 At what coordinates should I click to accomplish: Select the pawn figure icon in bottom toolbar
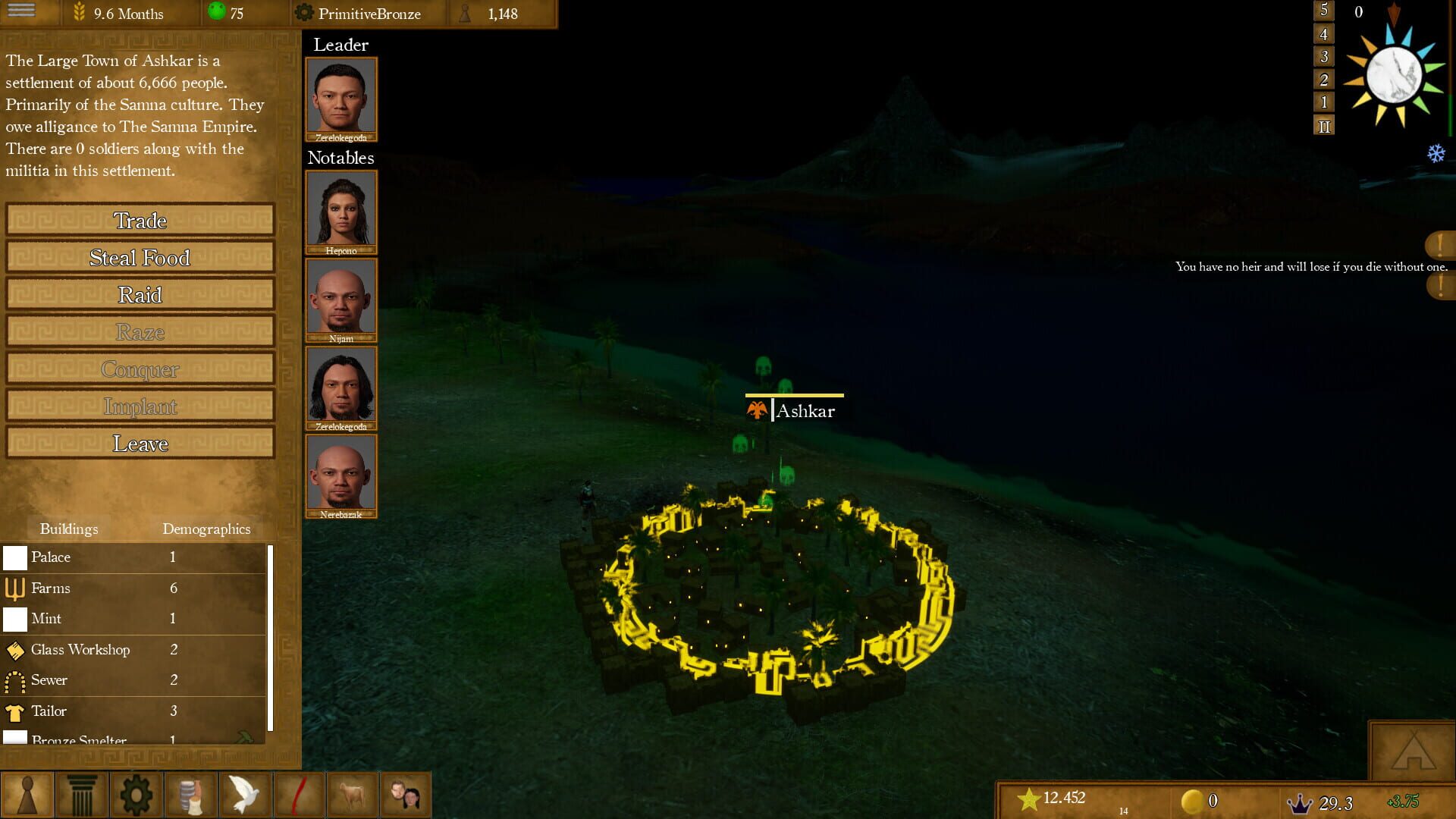point(26,794)
